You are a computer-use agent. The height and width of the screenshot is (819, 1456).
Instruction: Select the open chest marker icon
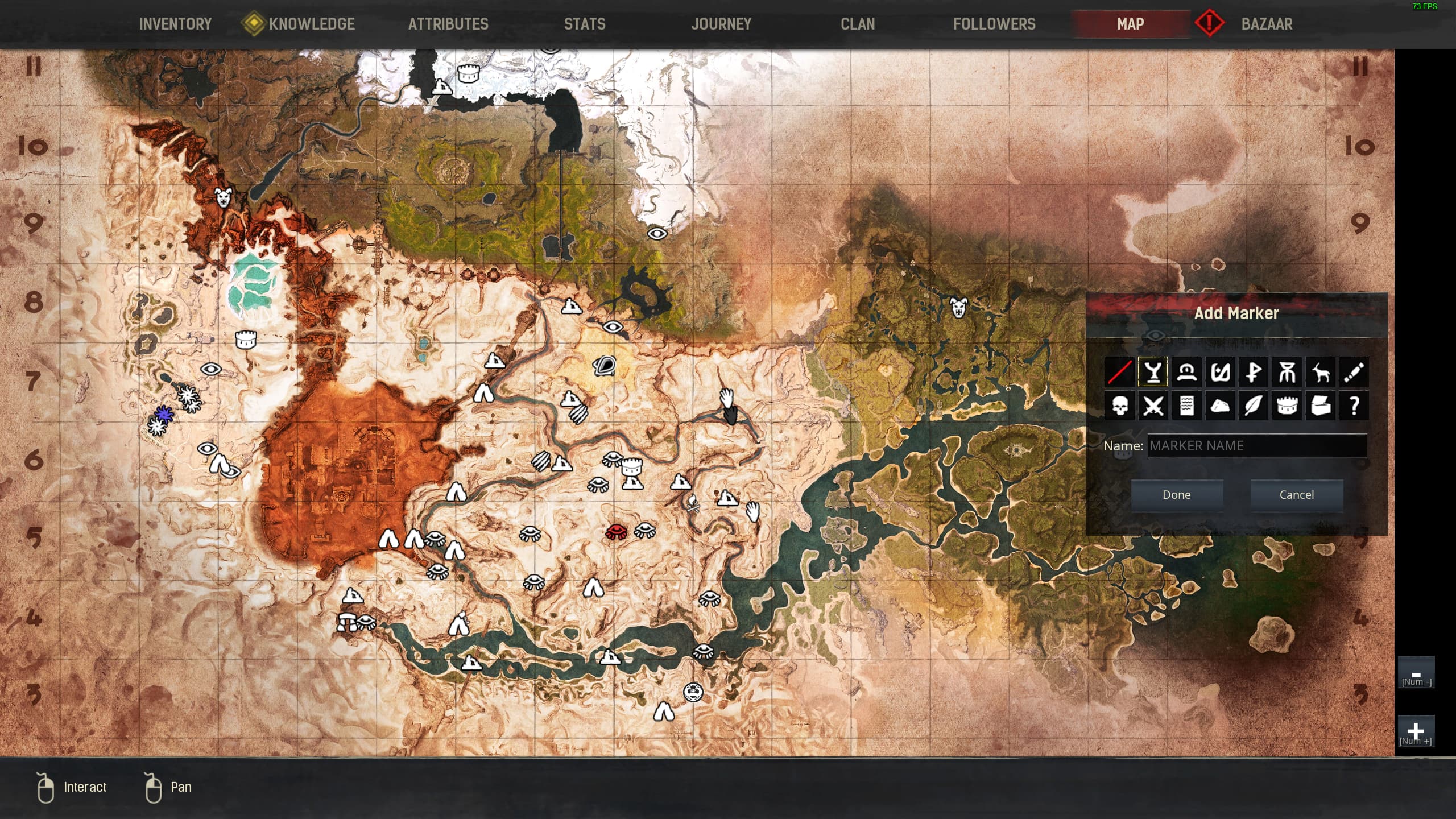1321,406
